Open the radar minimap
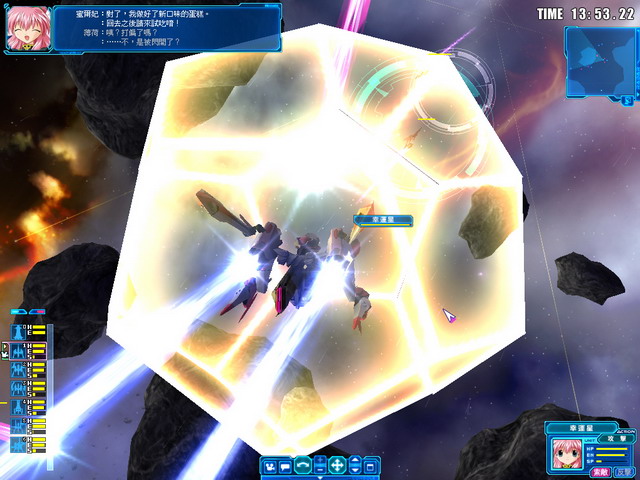The image size is (640, 480). tap(600, 60)
